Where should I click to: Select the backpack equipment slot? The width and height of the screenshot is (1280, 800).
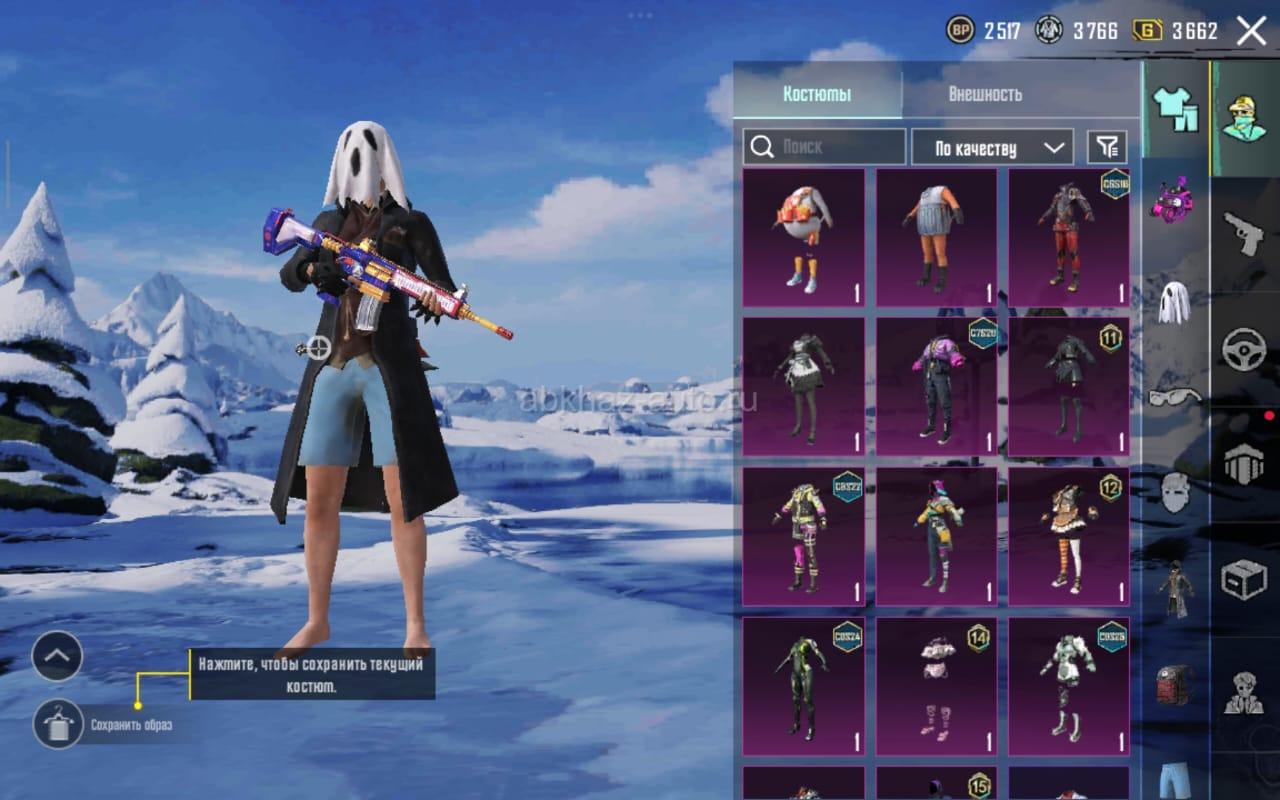pyautogui.click(x=1174, y=685)
